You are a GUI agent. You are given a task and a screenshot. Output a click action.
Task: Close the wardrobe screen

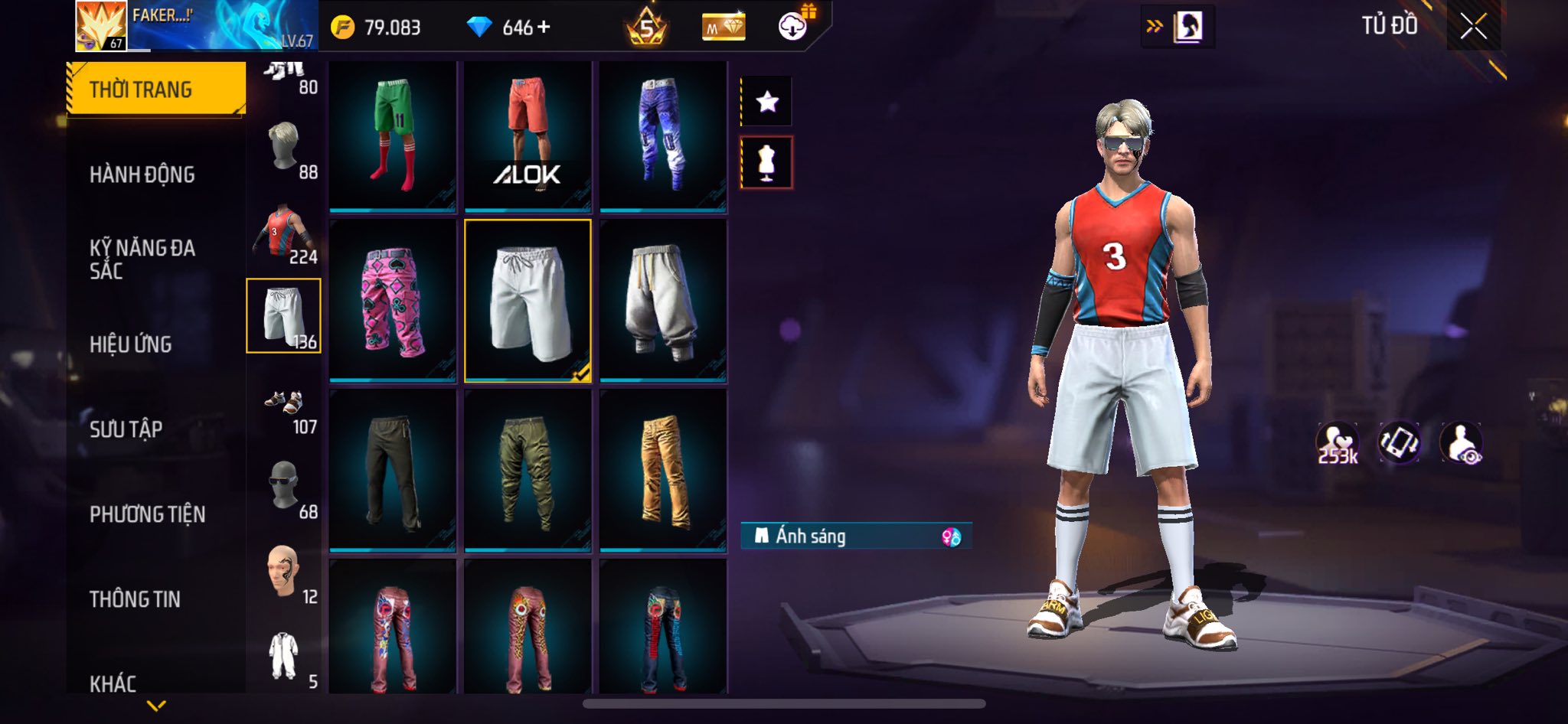[1473, 28]
